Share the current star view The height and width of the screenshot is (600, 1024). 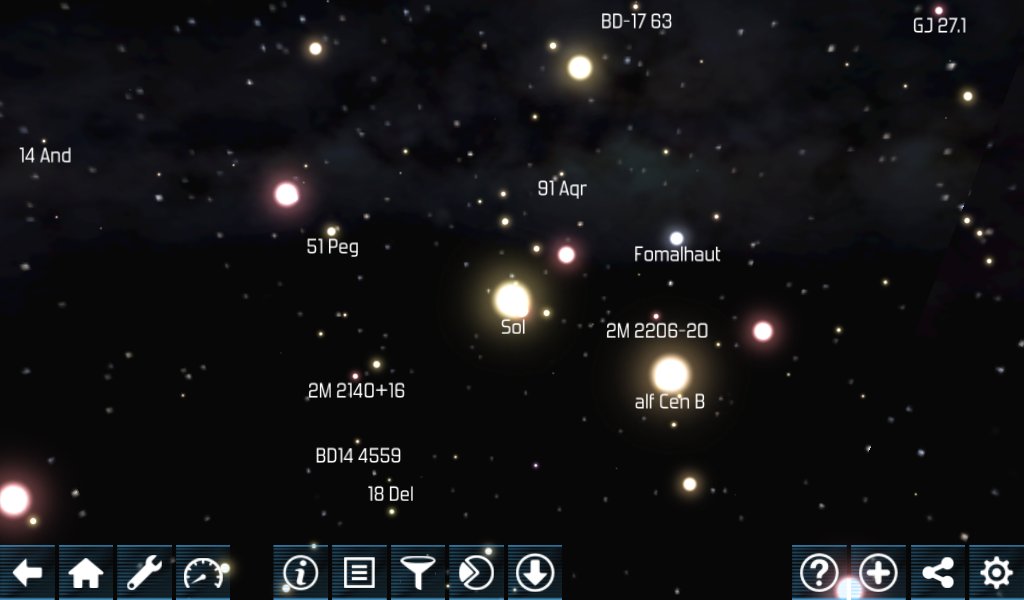(x=937, y=573)
